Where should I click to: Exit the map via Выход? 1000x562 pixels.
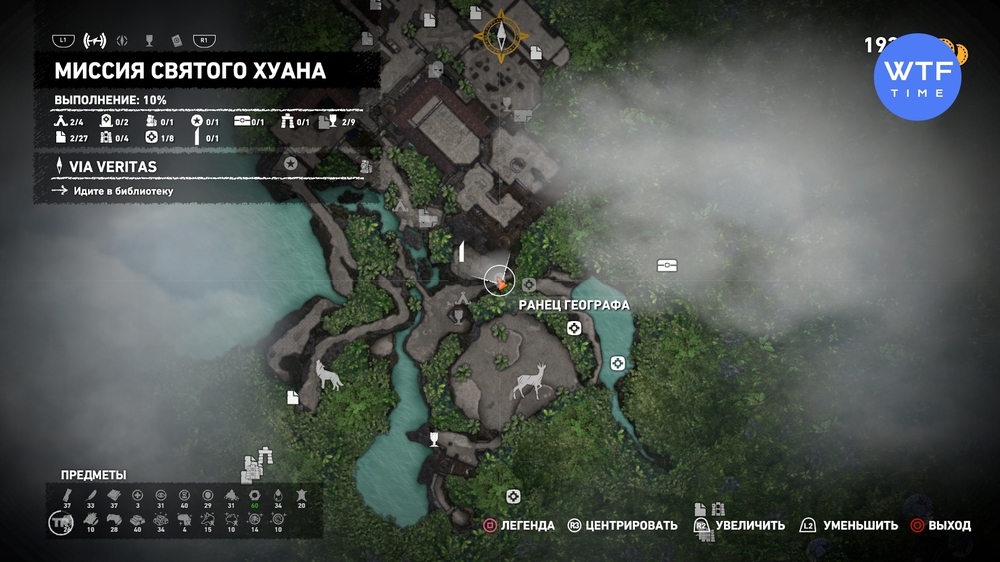click(x=939, y=525)
